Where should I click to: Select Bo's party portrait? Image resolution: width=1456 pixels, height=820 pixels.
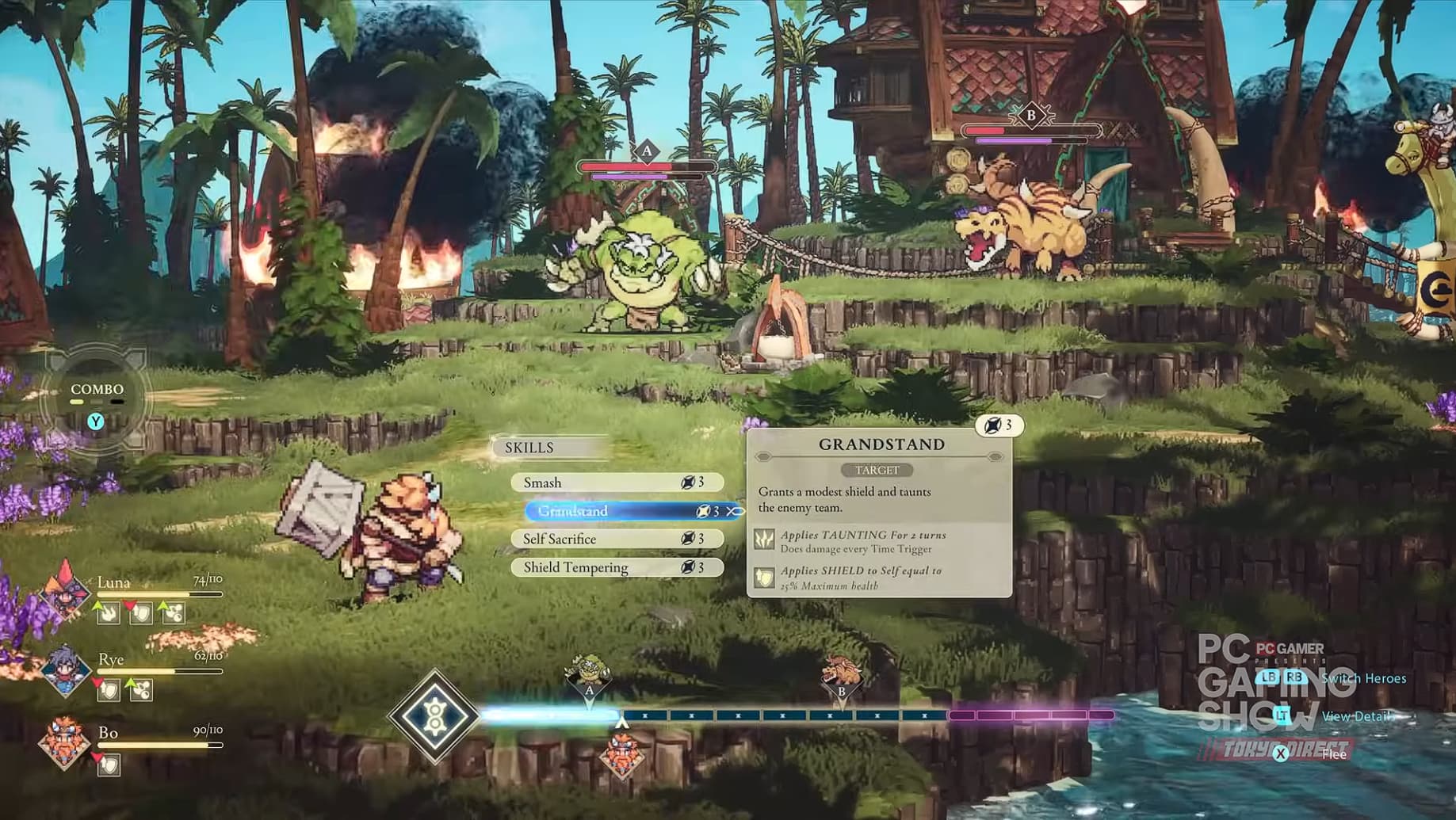[x=65, y=743]
